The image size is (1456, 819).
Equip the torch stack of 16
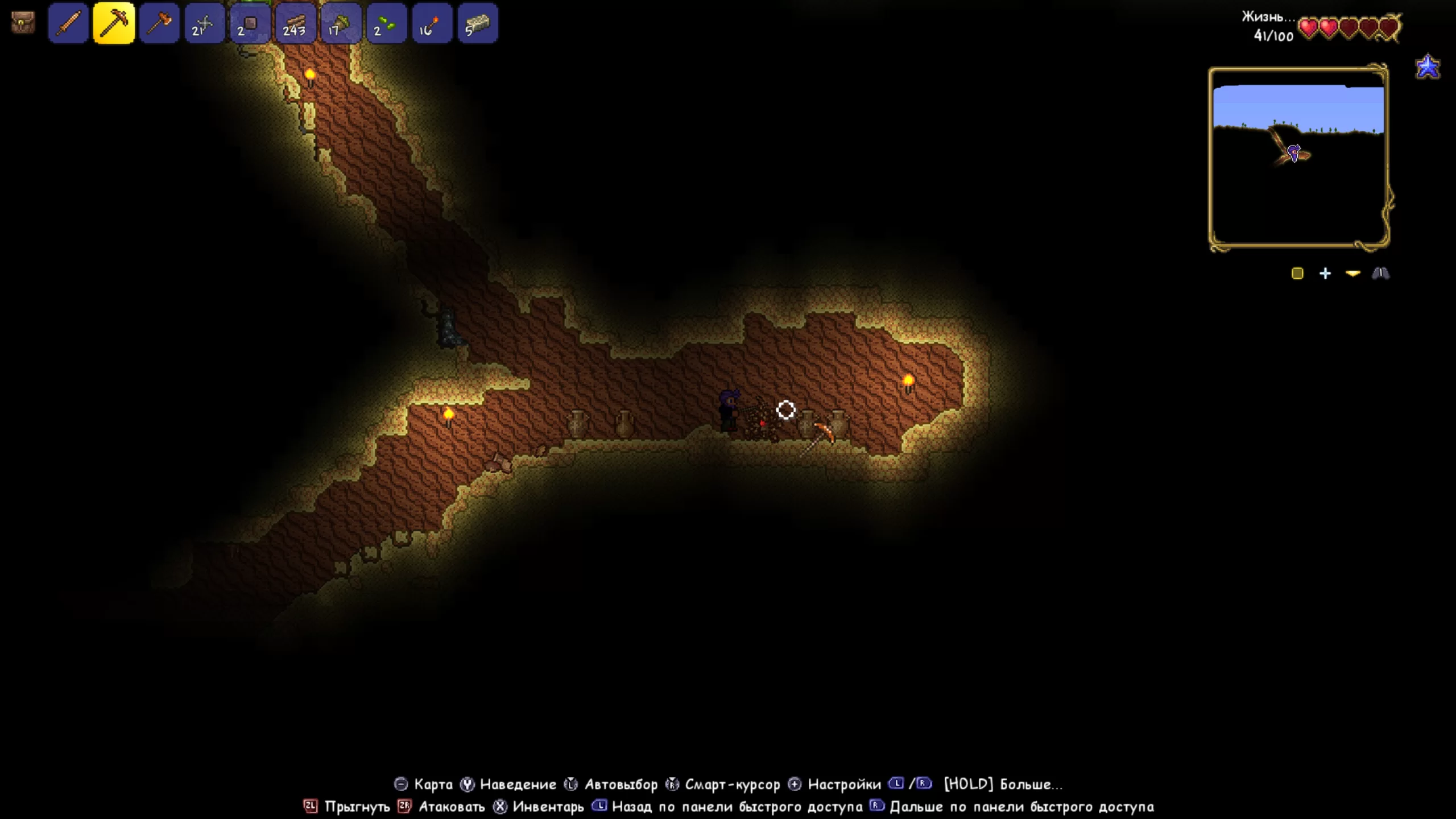point(432,23)
